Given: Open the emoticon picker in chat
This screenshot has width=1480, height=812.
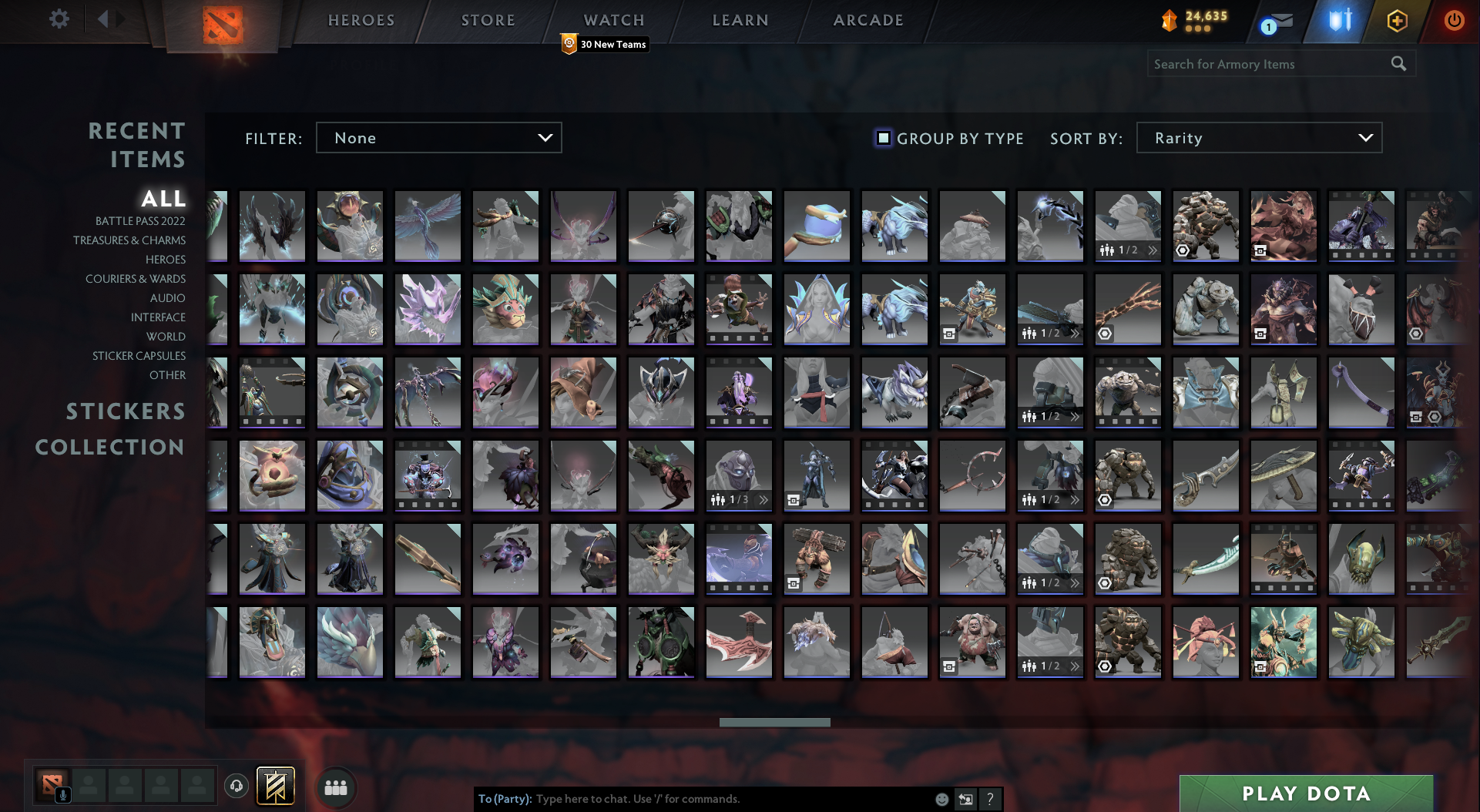Looking at the screenshot, I should (941, 800).
